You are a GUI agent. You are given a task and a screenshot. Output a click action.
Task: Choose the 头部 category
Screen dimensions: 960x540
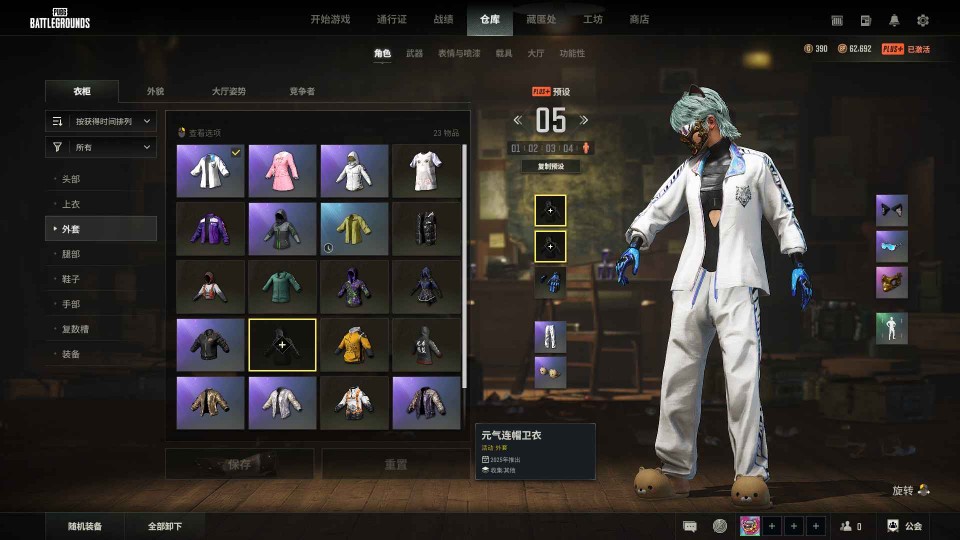71,179
